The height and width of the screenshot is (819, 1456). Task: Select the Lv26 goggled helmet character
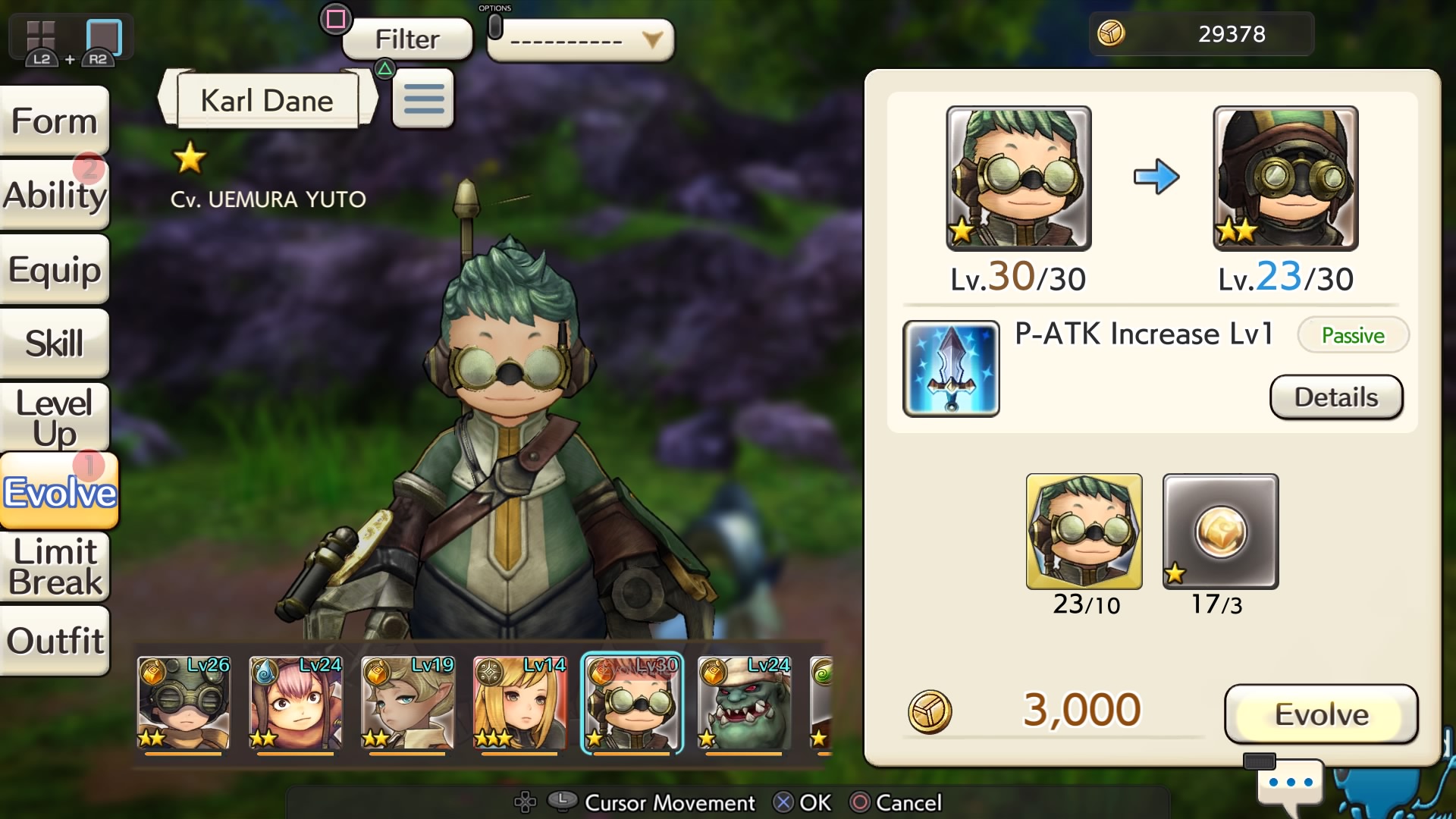point(184,703)
